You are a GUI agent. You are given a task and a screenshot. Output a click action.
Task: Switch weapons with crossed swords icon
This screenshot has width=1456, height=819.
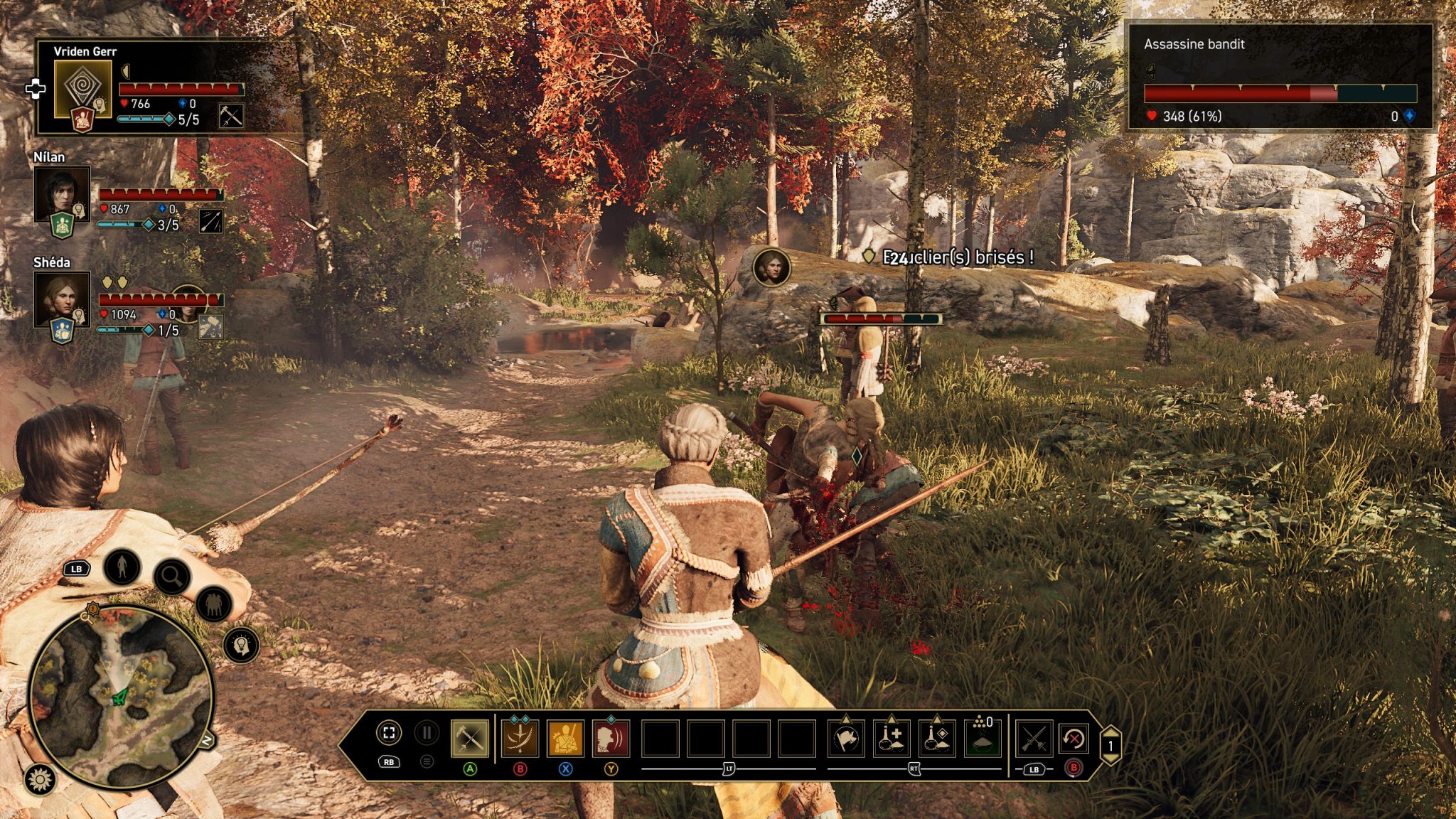click(1034, 739)
